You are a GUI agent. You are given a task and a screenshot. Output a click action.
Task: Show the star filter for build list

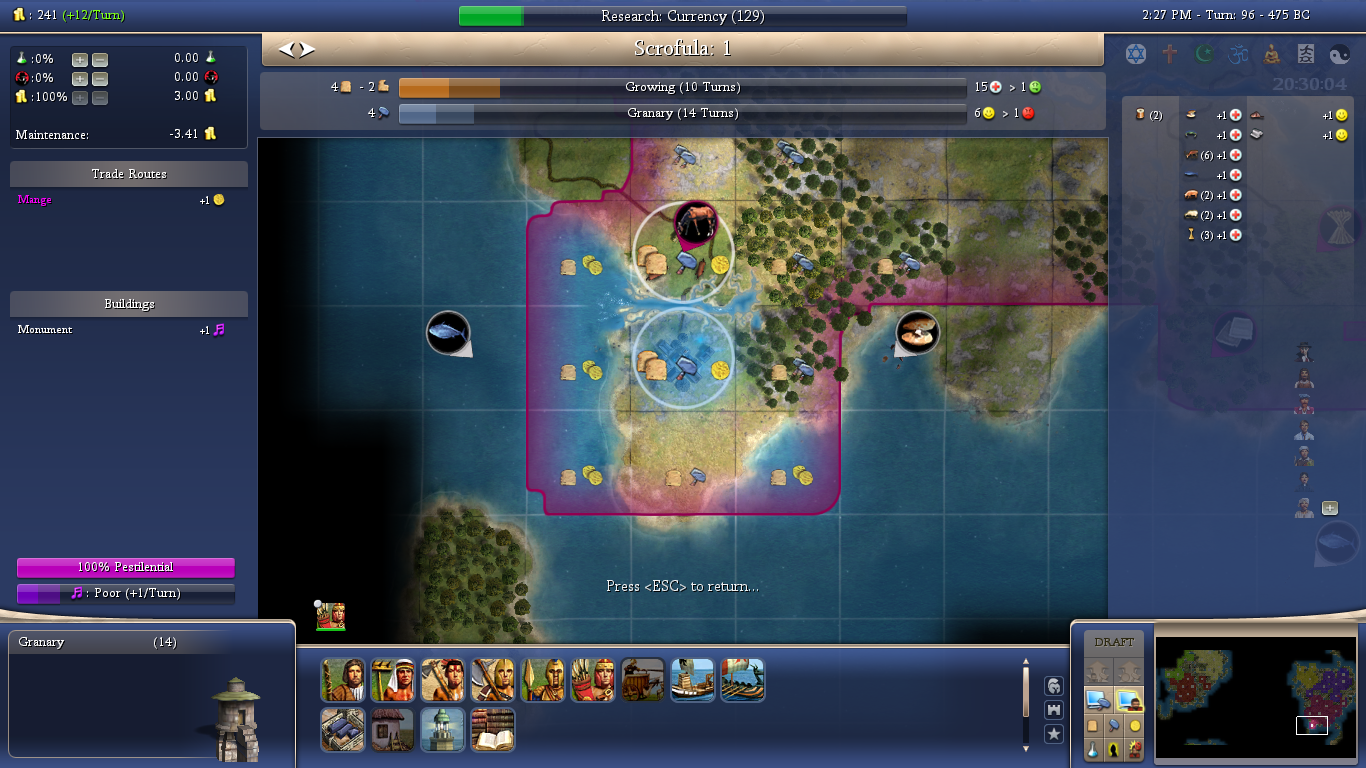1053,735
